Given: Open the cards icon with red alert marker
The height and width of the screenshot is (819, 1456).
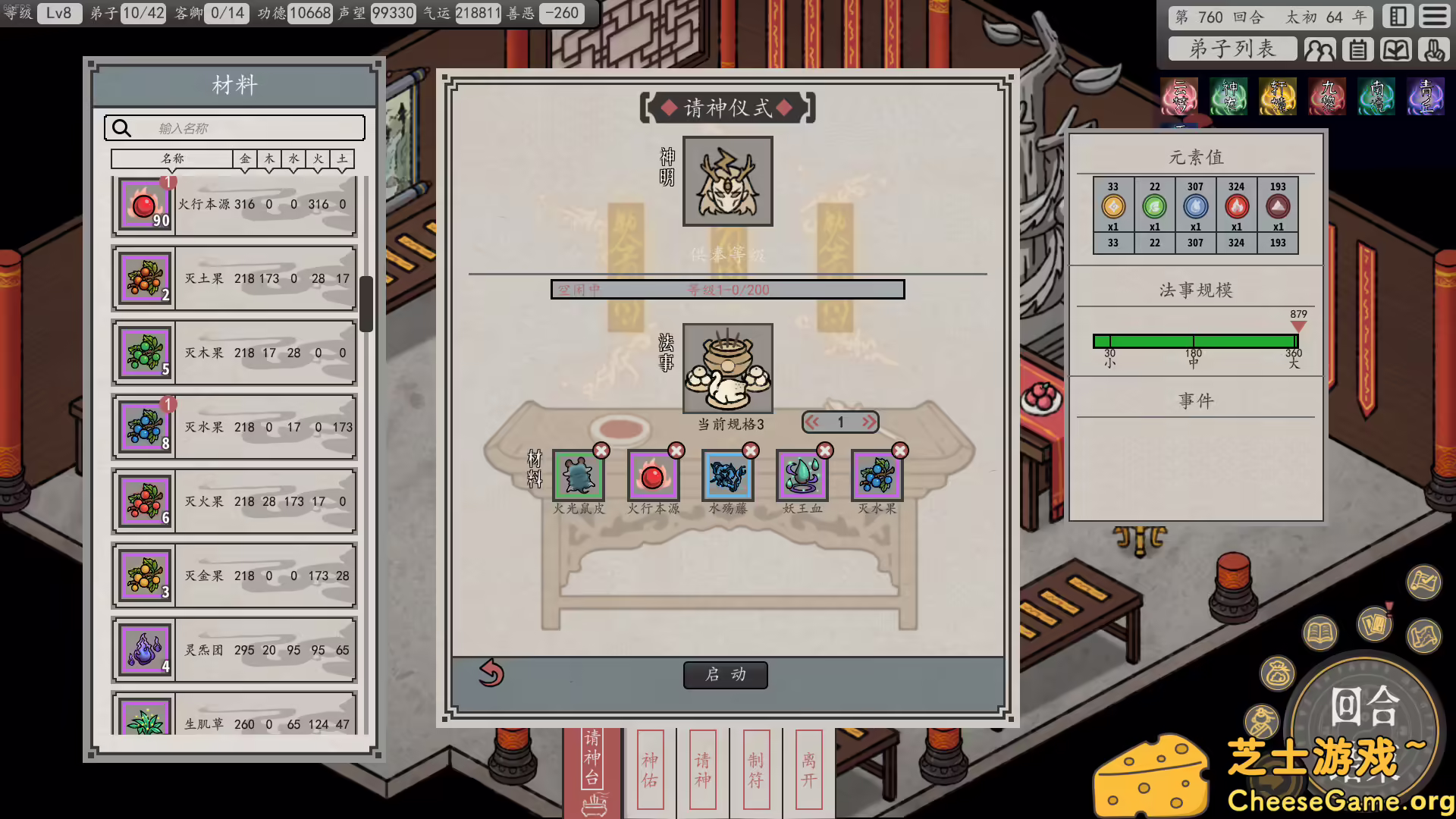Looking at the screenshot, I should coord(1376,625).
